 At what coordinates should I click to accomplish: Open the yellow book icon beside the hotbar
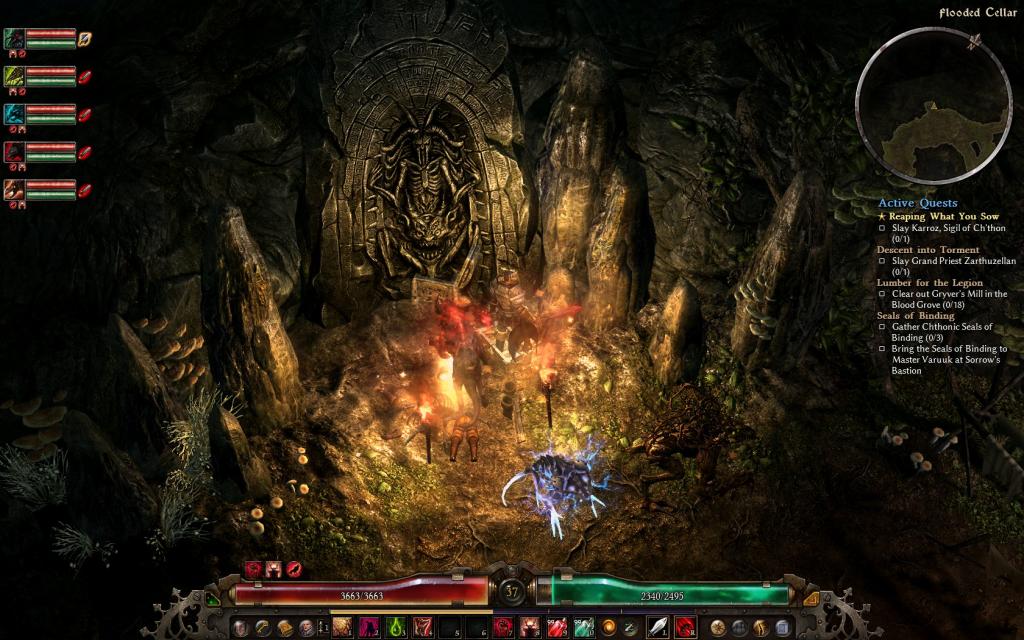point(285,627)
